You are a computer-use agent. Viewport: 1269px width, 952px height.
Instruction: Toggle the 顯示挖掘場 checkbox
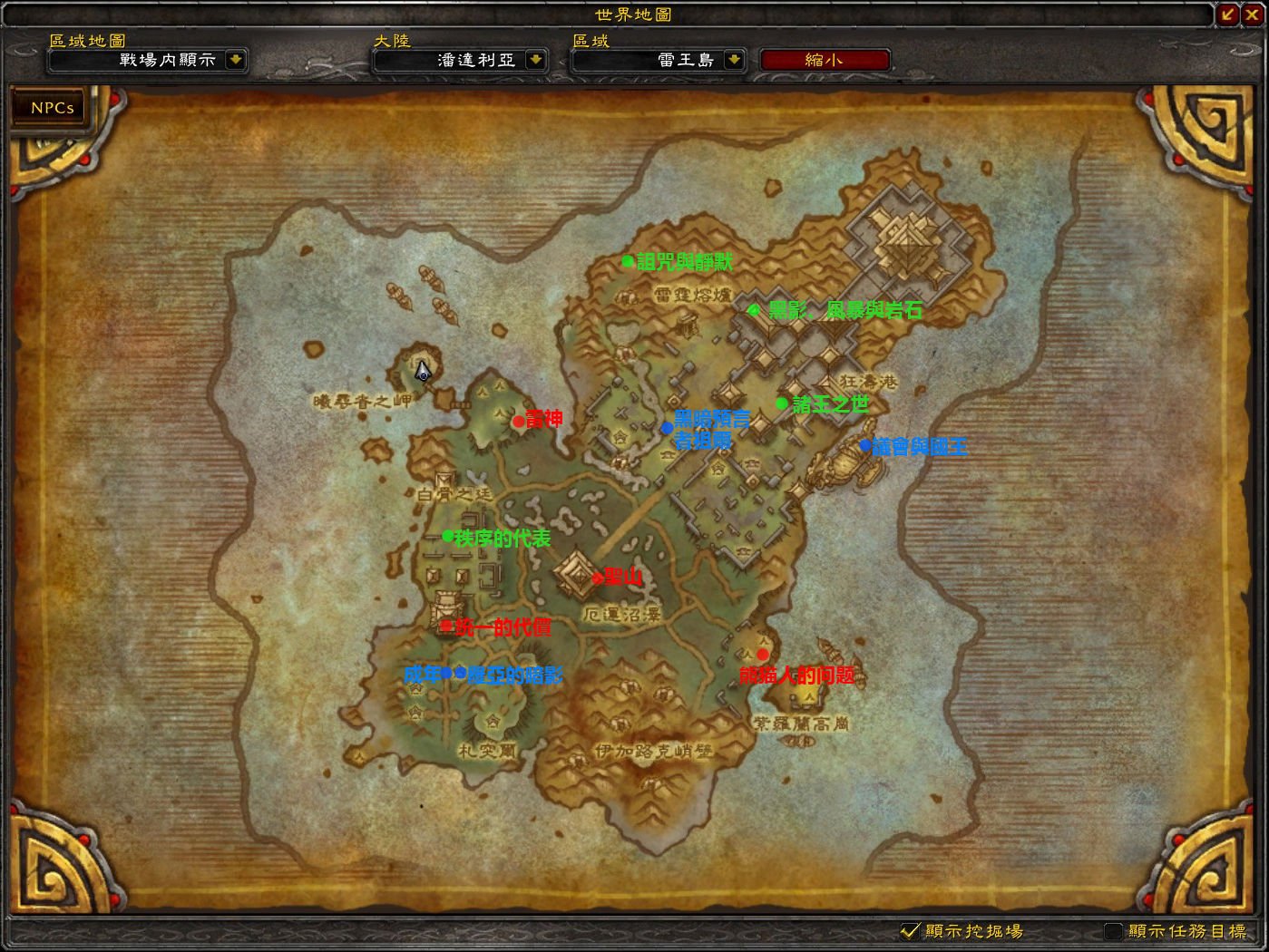pyautogui.click(x=909, y=930)
